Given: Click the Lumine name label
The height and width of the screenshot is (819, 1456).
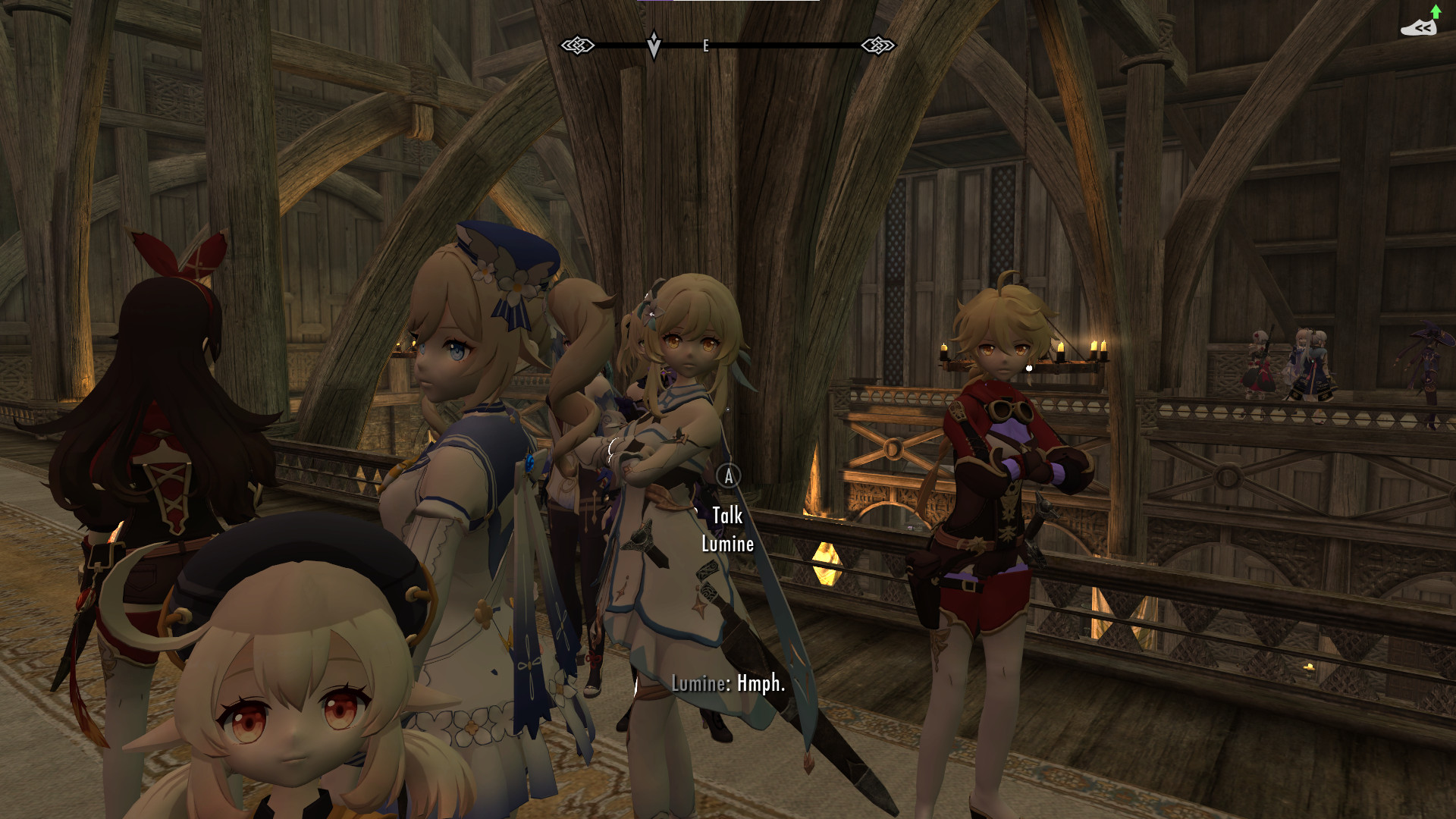Looking at the screenshot, I should click(726, 544).
